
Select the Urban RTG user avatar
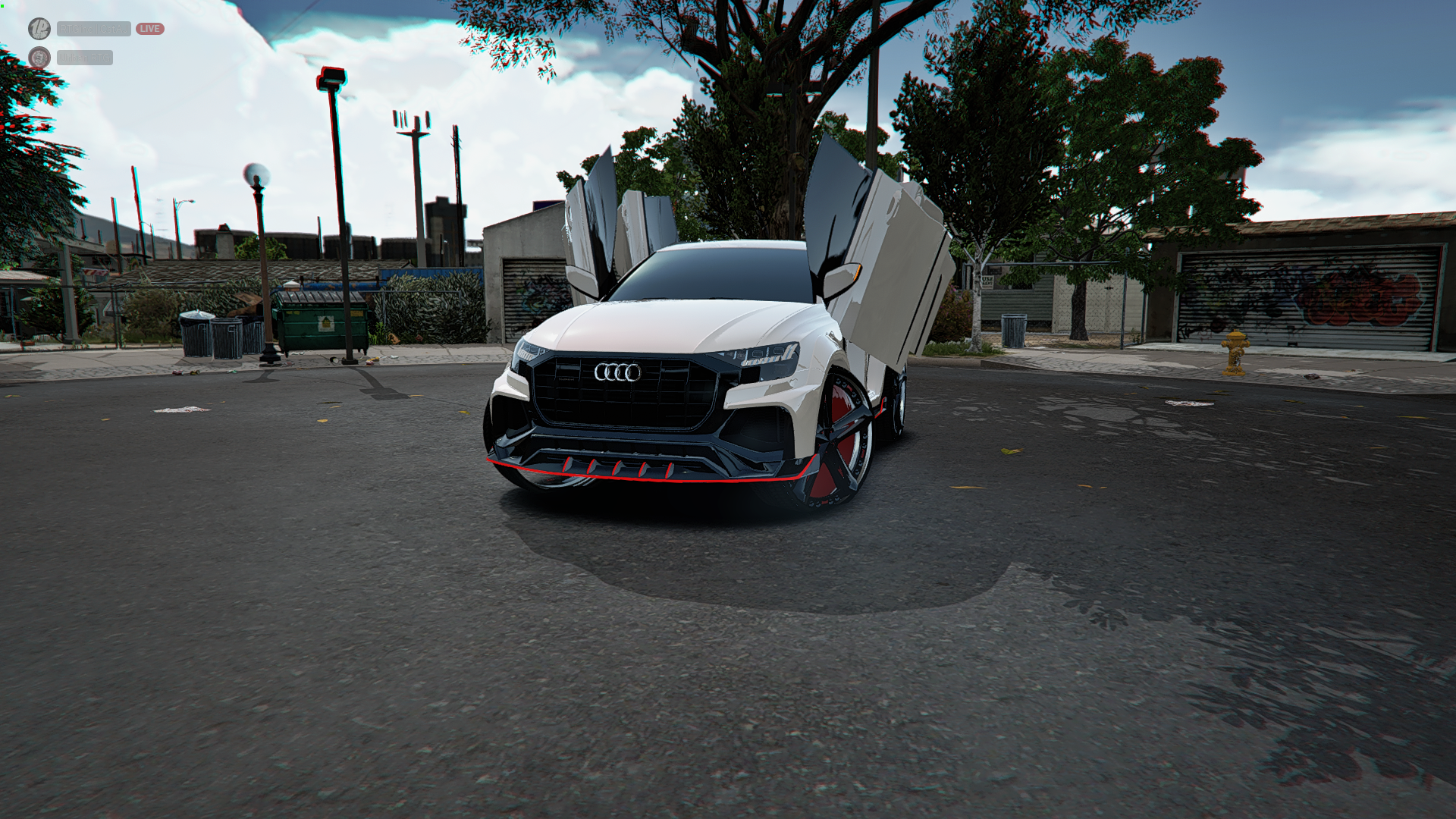pos(39,58)
